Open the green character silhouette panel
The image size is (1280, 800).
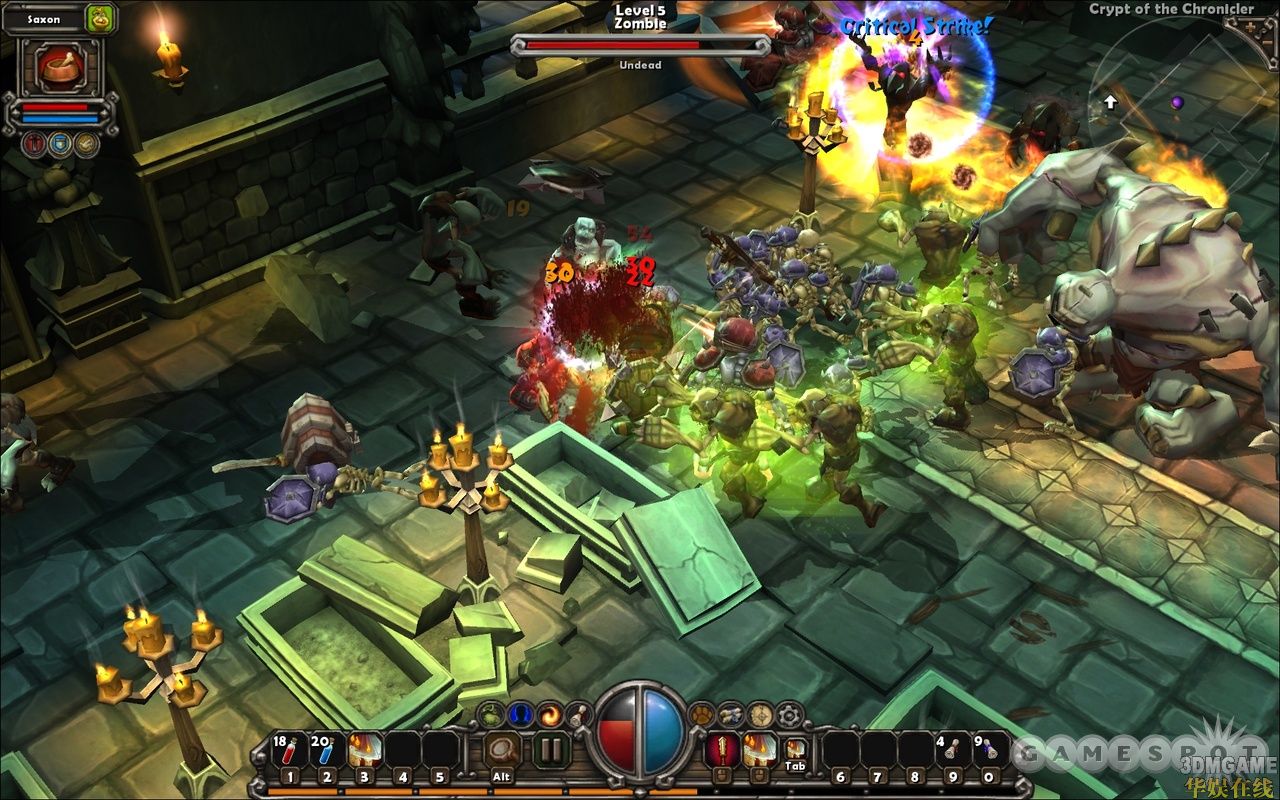[x=491, y=714]
